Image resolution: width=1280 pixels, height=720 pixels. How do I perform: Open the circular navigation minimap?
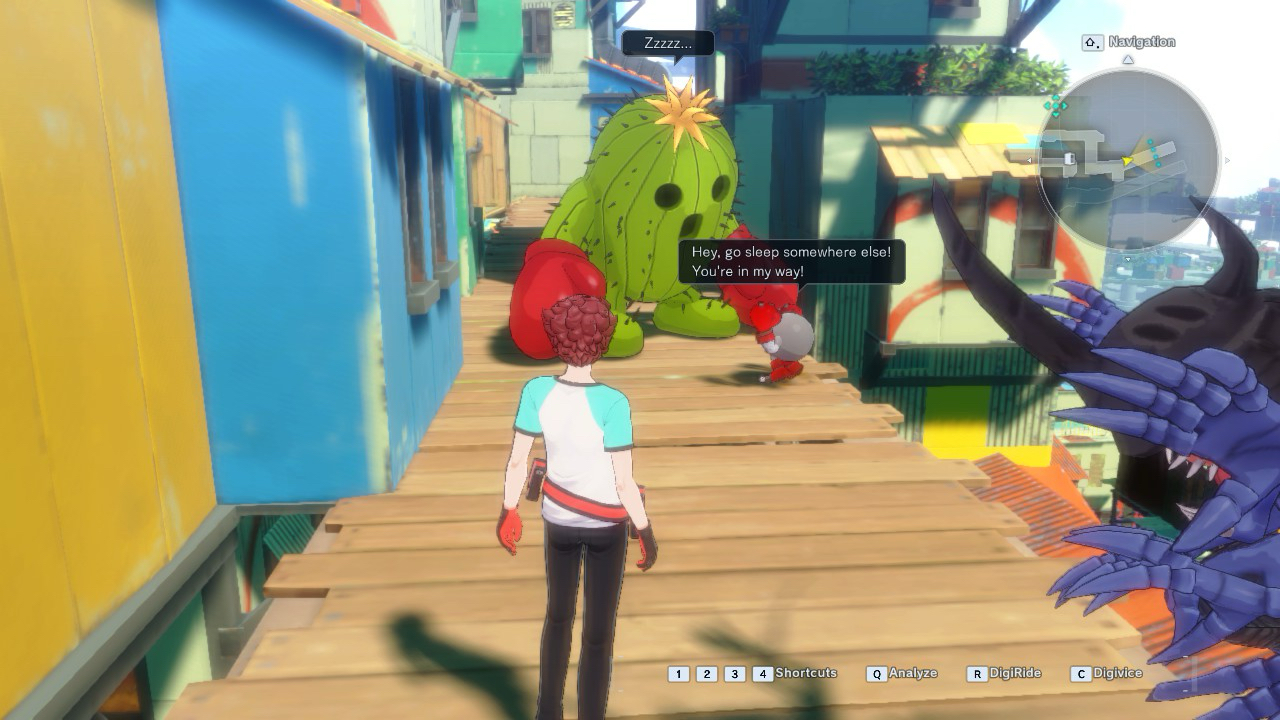point(1127,160)
